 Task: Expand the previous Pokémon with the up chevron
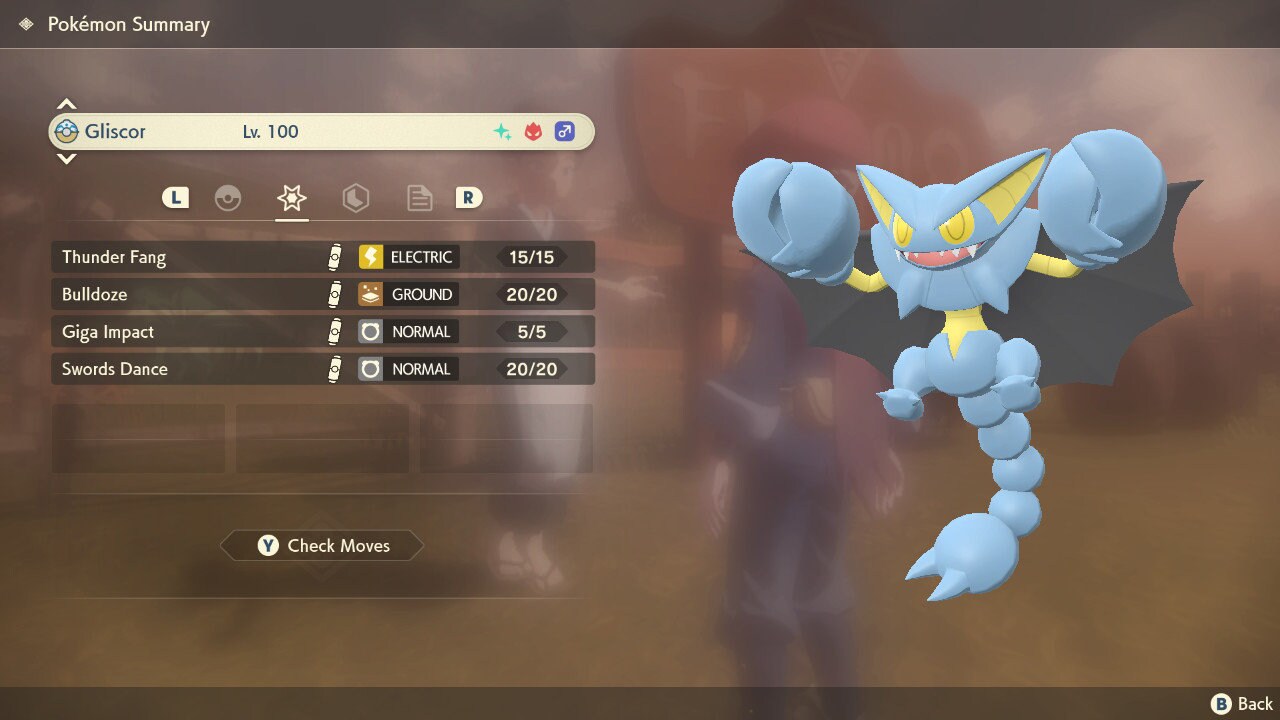tap(66, 103)
